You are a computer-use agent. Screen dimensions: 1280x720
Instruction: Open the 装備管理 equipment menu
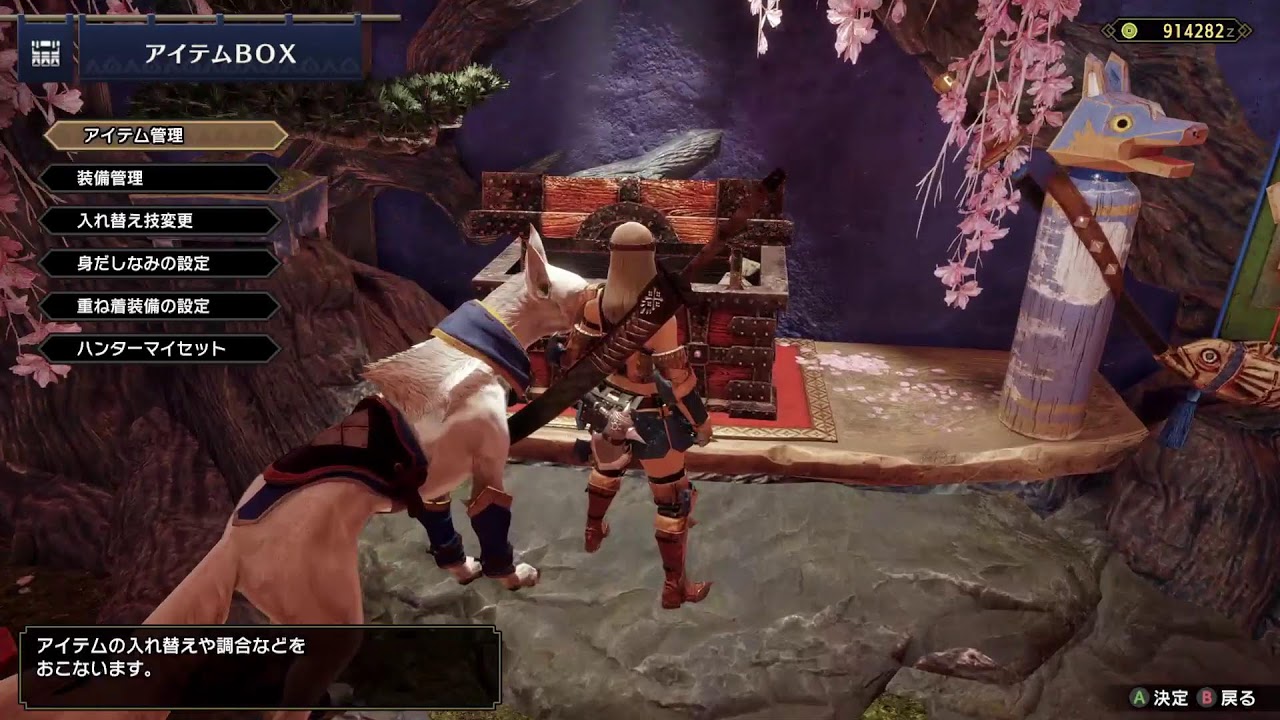point(160,178)
